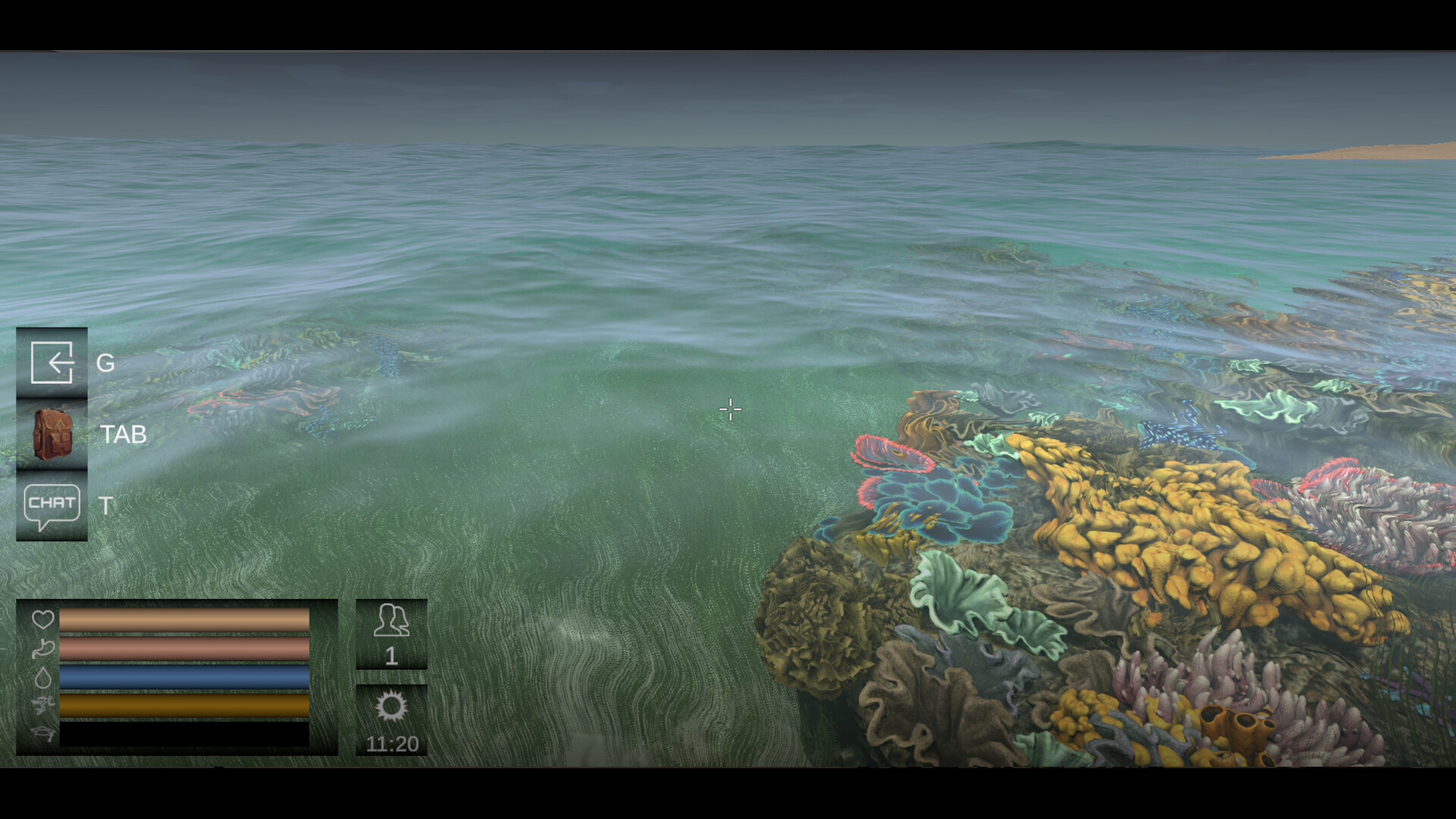Screen dimensions: 1456x819
Task: Click the G keybind label
Action: 104,364
